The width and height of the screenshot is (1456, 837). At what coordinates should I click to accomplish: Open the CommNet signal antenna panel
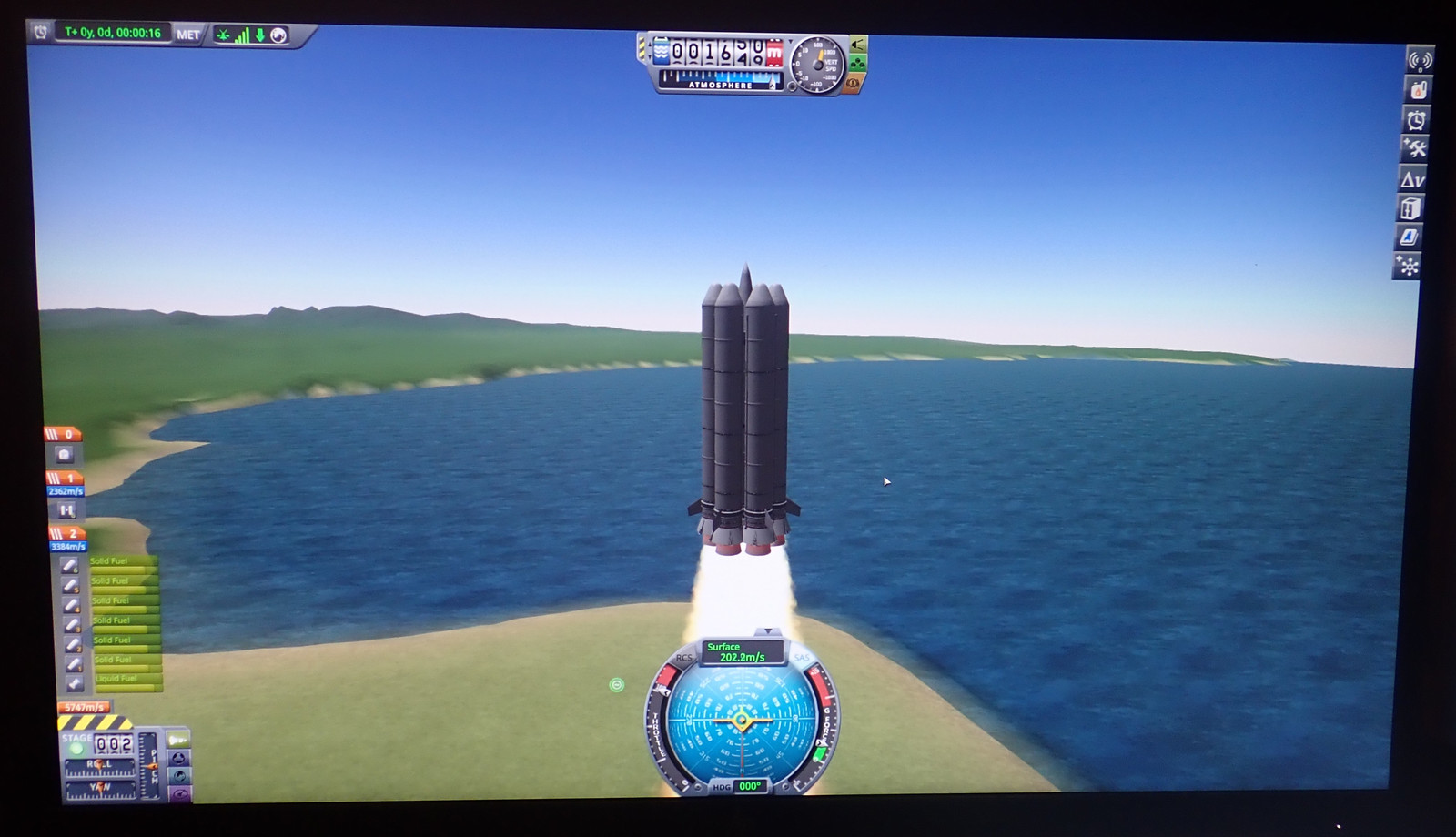(1419, 61)
